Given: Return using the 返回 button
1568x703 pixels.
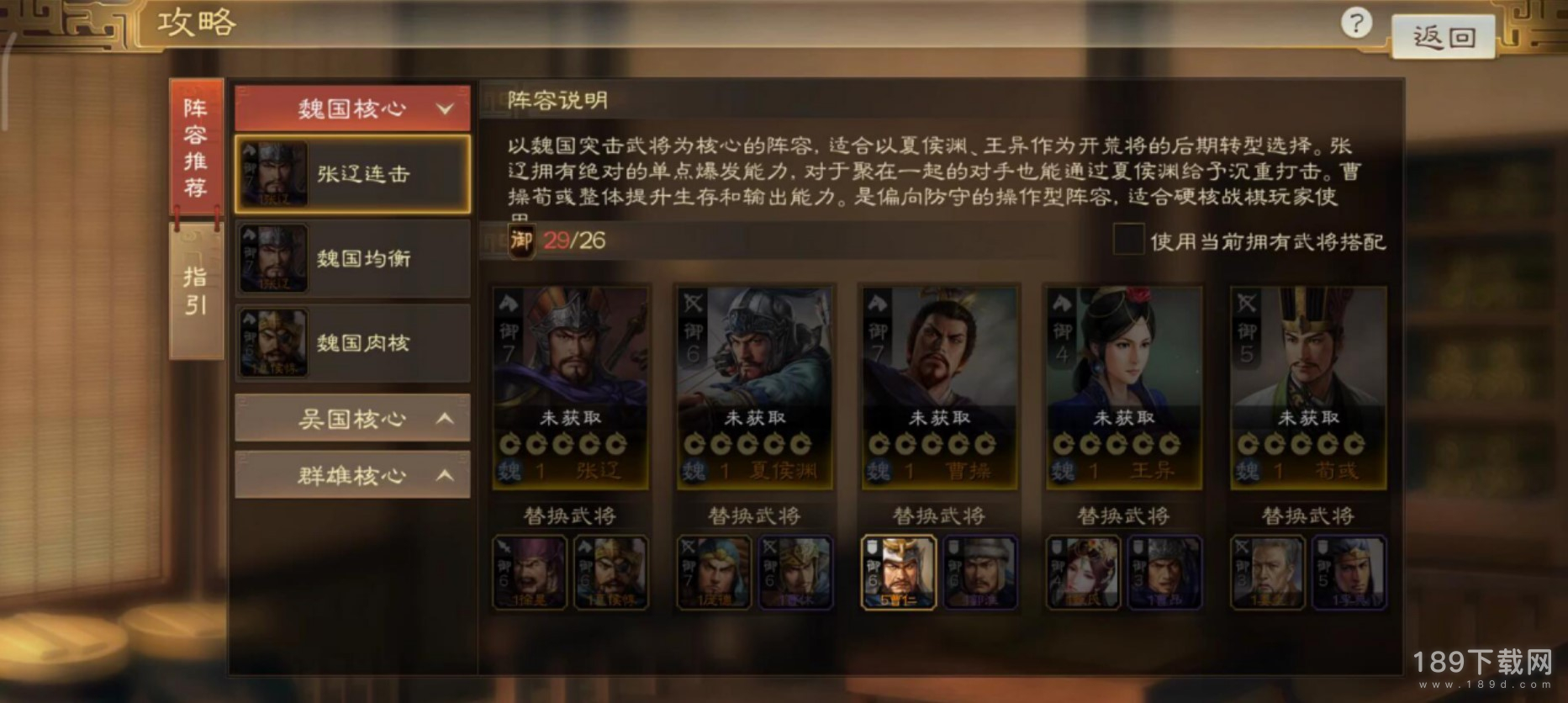Looking at the screenshot, I should 1443,37.
